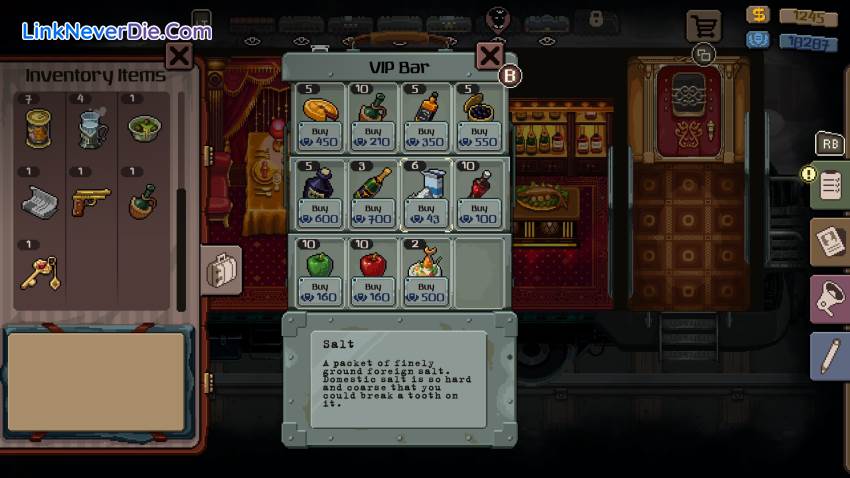Buy the shrimp dish for 500

(x=427, y=290)
